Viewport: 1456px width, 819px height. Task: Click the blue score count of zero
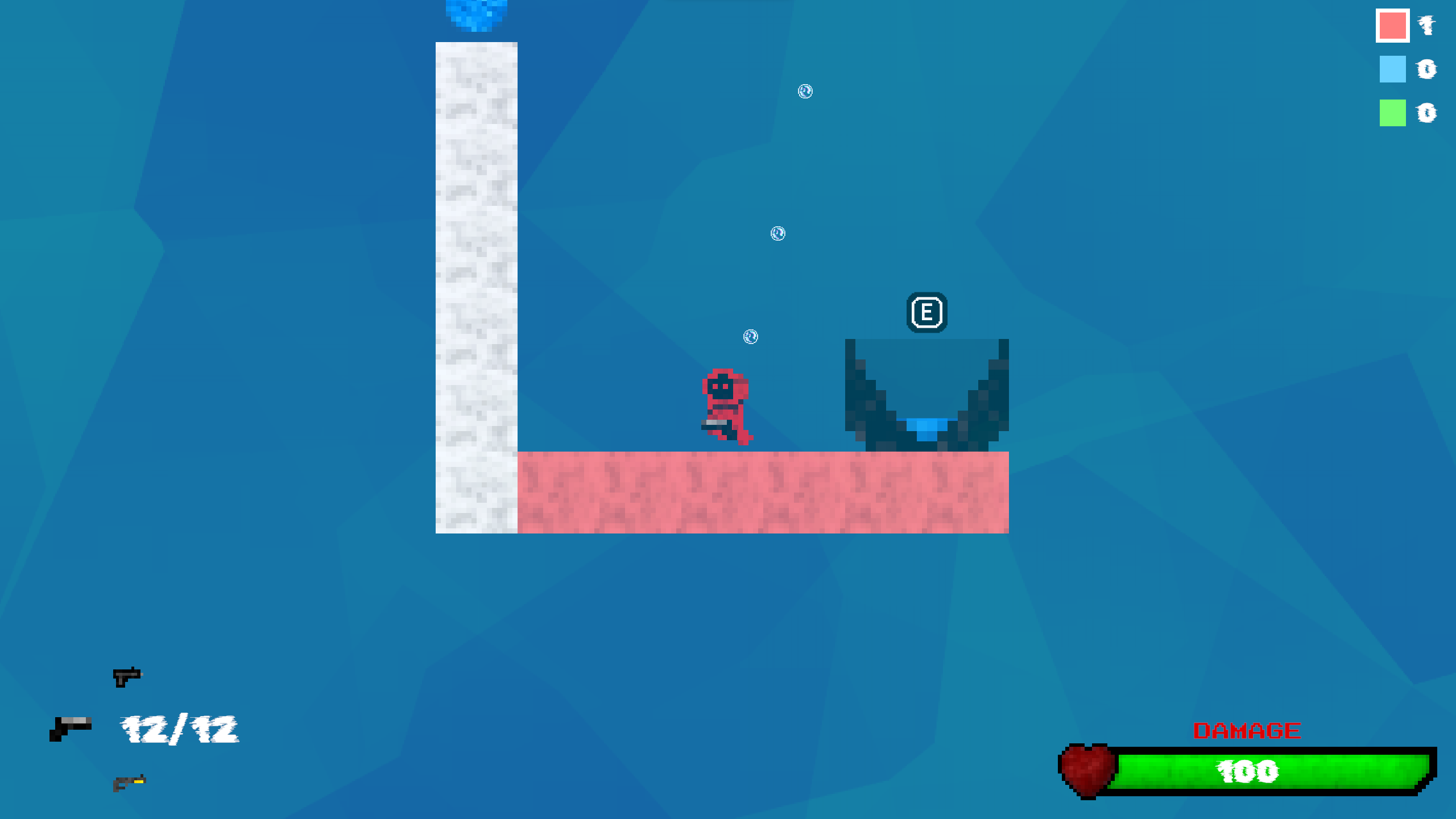click(1426, 69)
